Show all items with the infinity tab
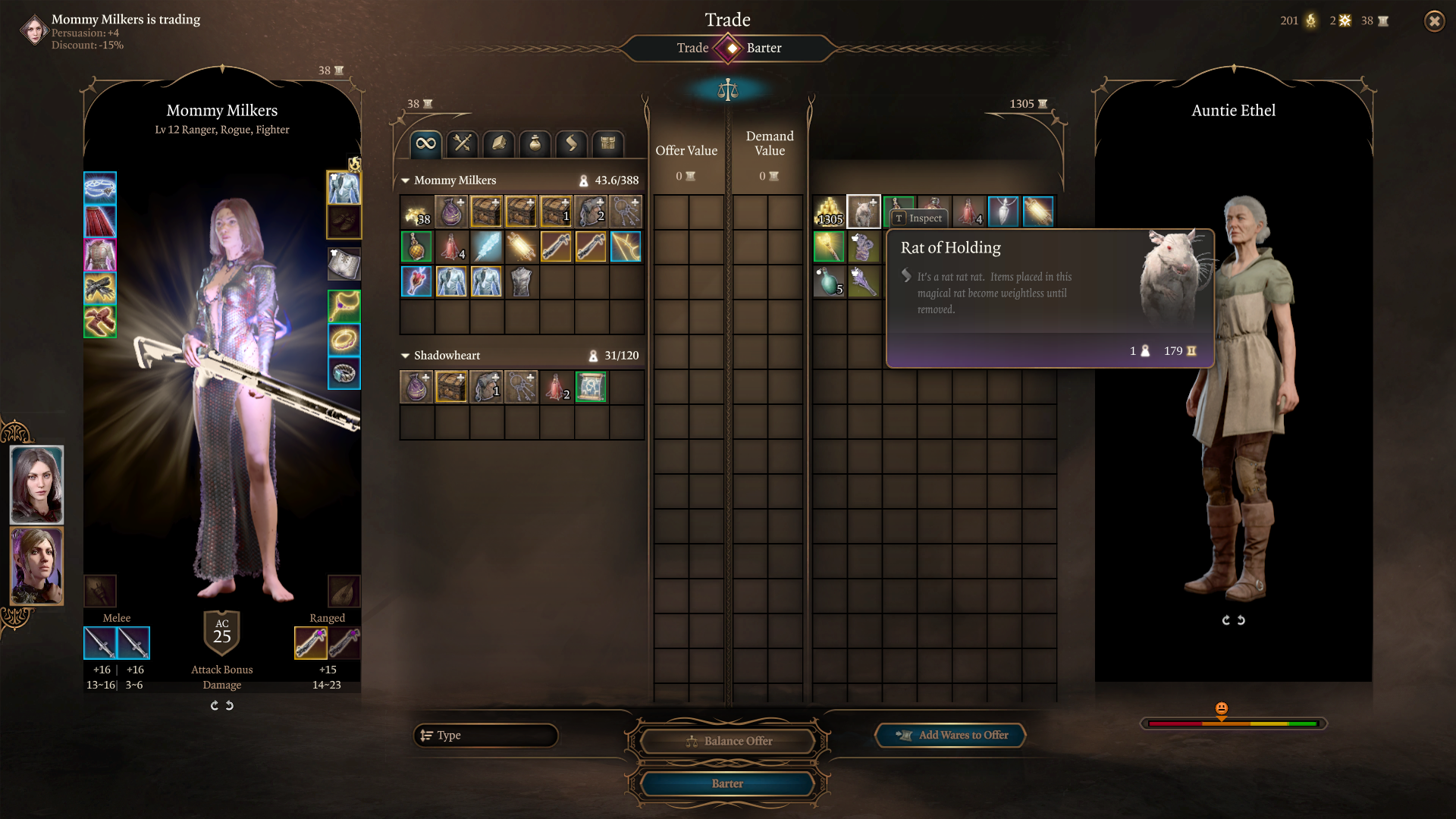The width and height of the screenshot is (1456, 819). (x=426, y=143)
